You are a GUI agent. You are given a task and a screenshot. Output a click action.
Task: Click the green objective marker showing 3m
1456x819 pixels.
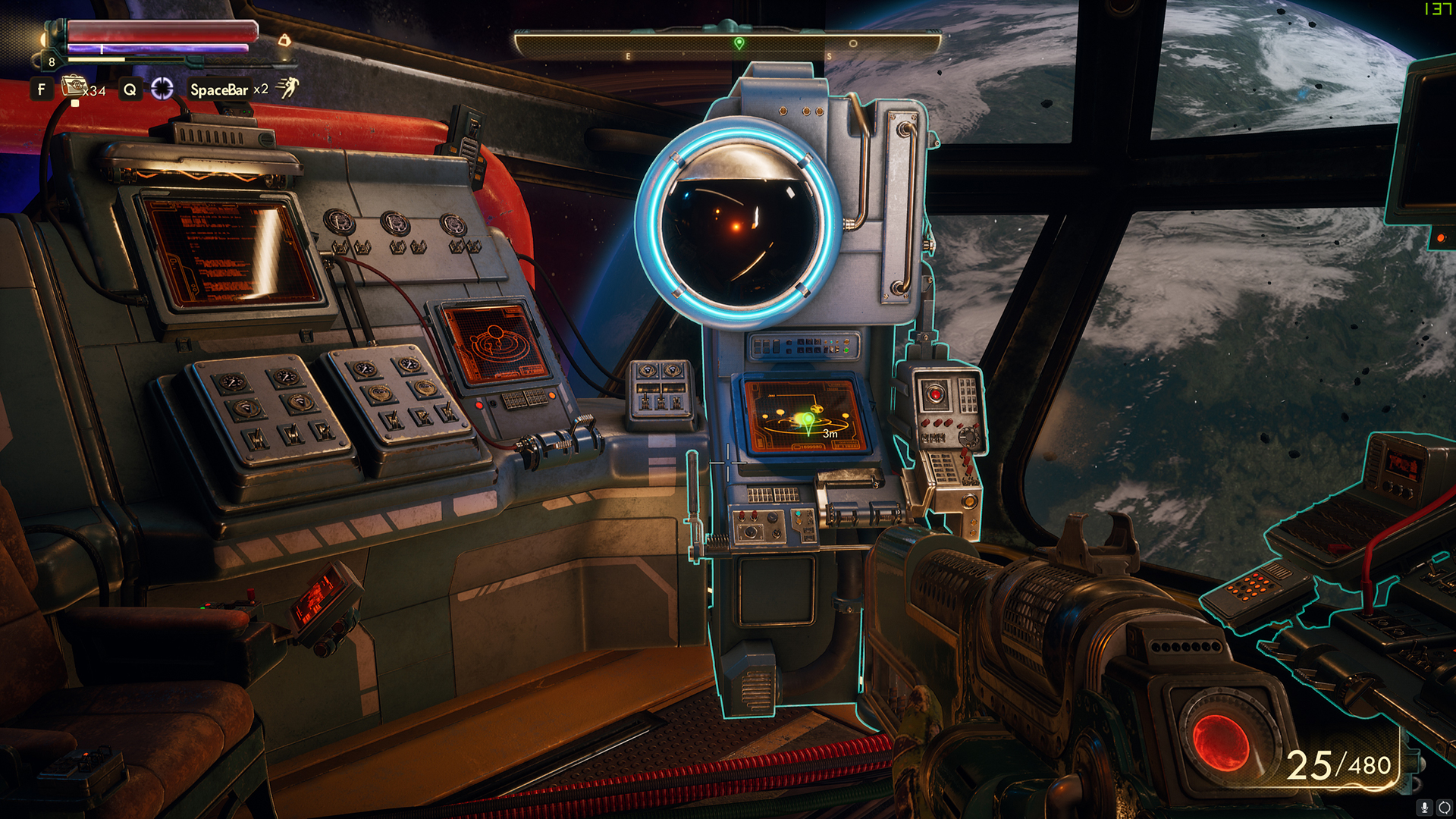(x=808, y=421)
